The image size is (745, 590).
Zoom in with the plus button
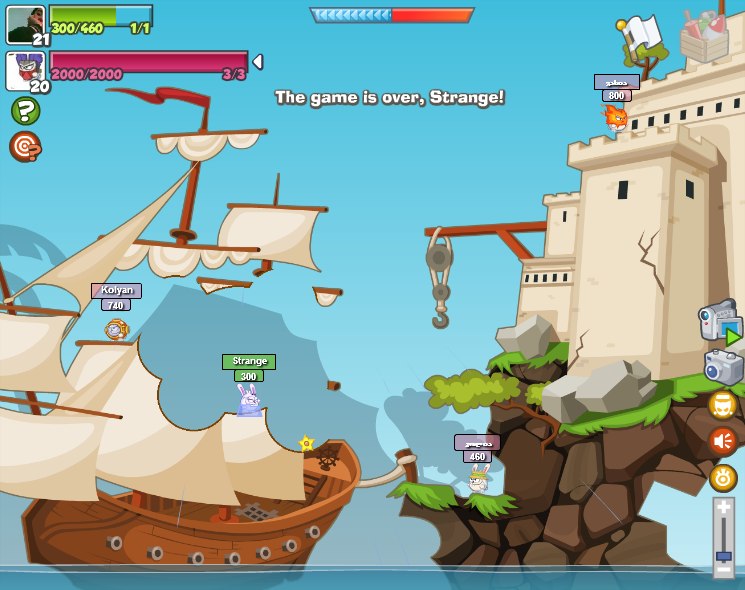[x=723, y=508]
